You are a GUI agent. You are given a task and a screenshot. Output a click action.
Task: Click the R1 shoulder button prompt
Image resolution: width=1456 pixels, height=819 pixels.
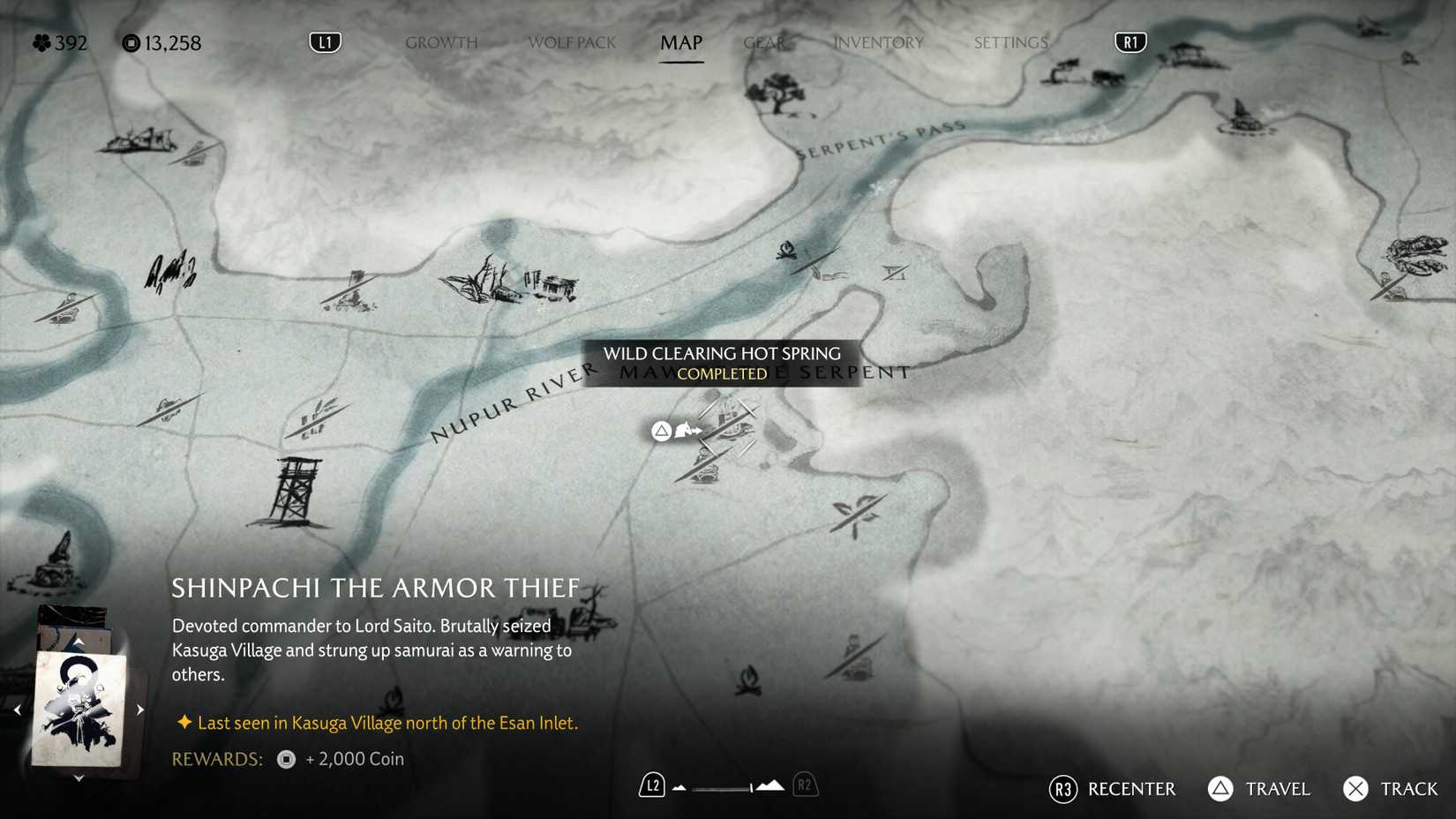(1130, 41)
